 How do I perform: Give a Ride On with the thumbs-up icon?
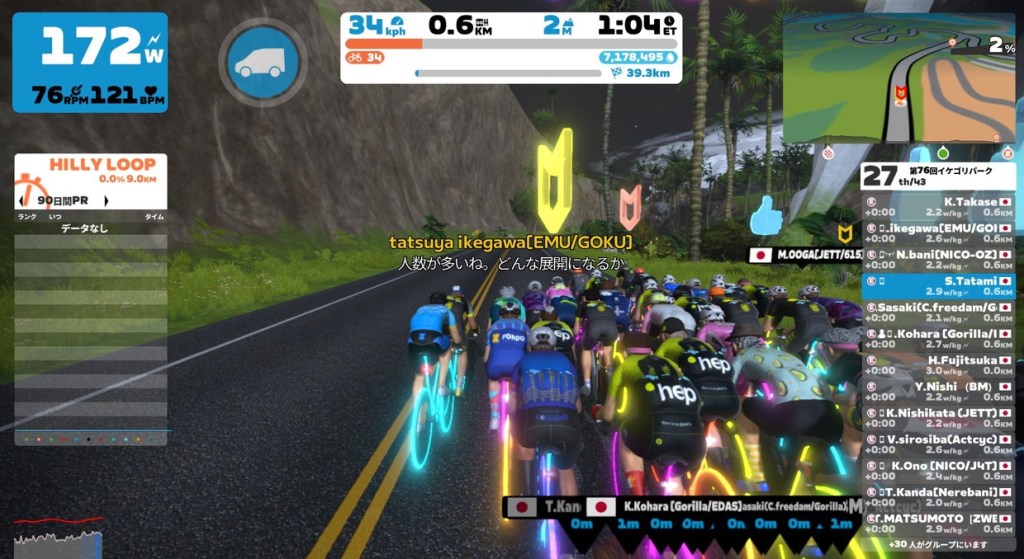click(767, 216)
